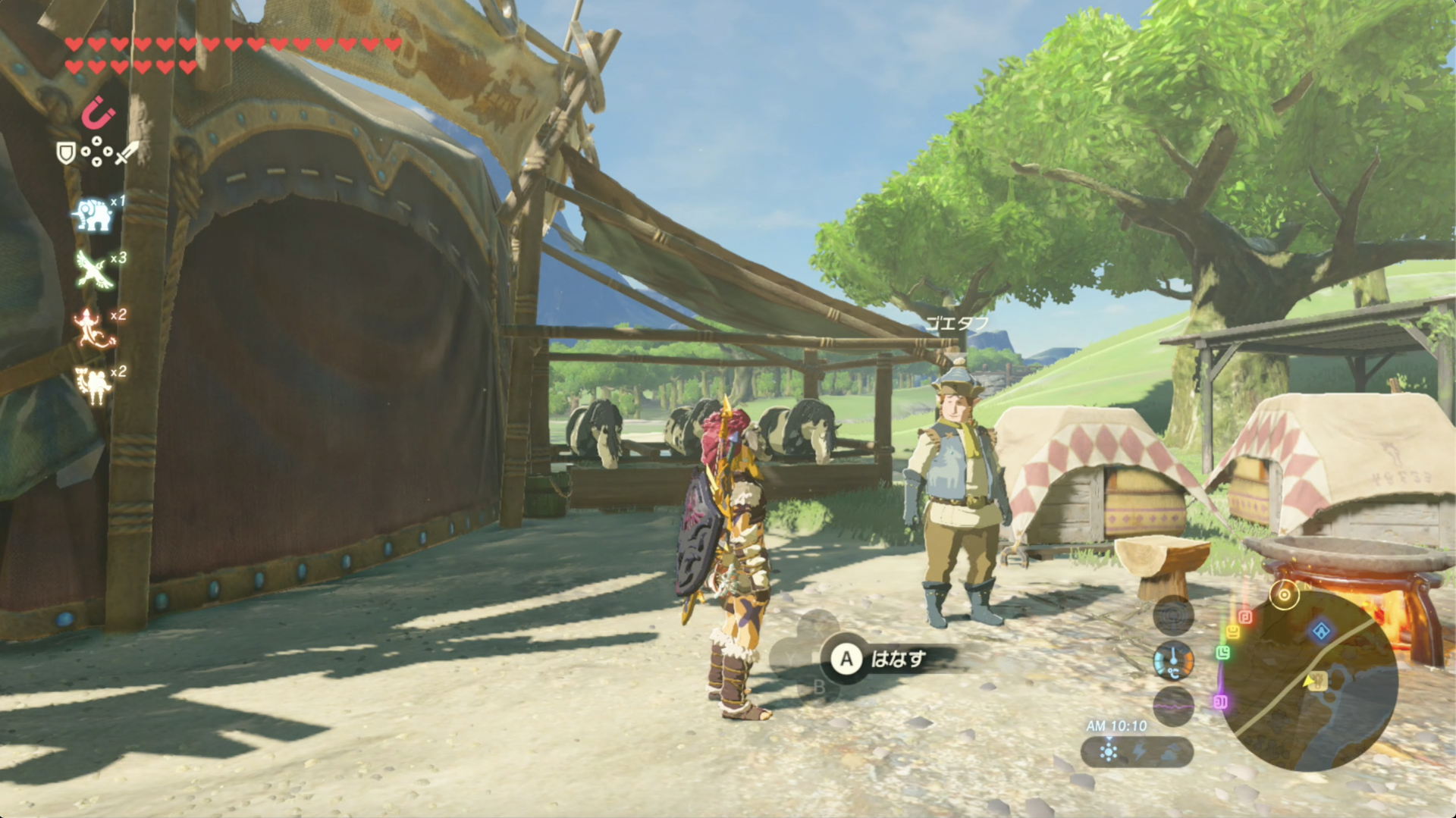Screen dimensions: 1456x818
Task: Activate the blue elephant Mipha's Grace icon
Action: [x=93, y=215]
